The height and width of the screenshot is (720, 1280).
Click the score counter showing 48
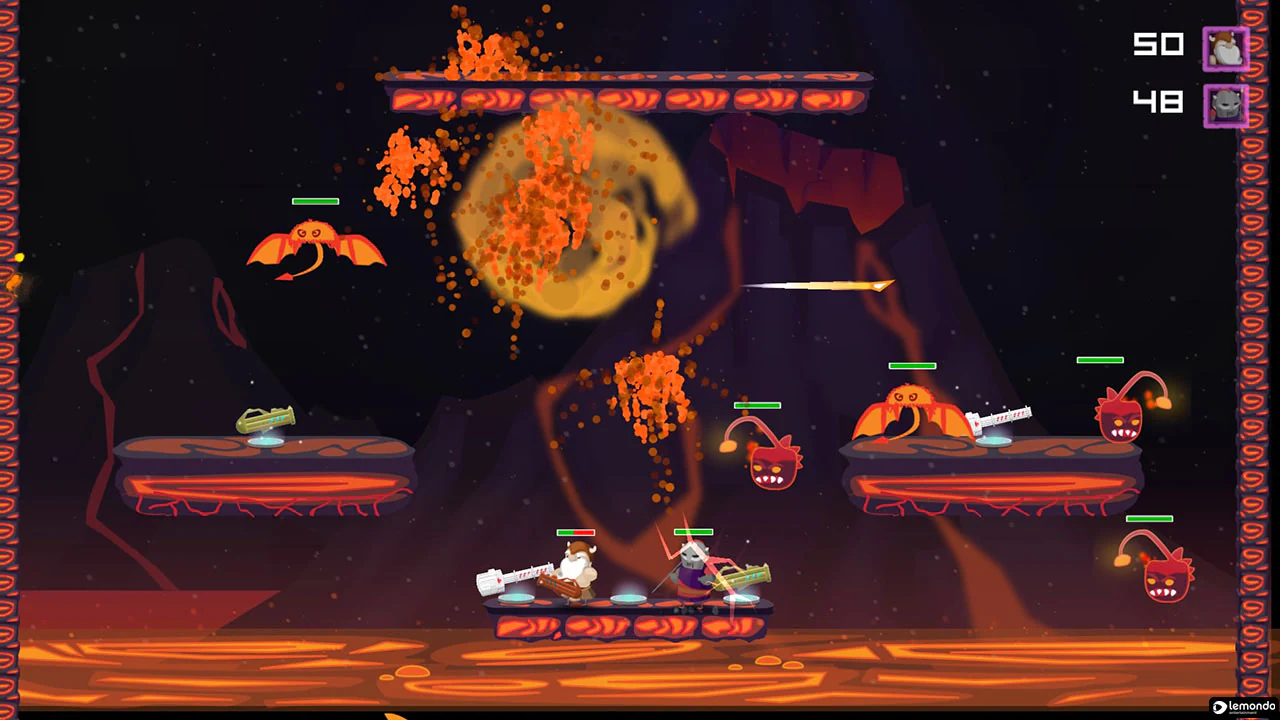point(1157,101)
